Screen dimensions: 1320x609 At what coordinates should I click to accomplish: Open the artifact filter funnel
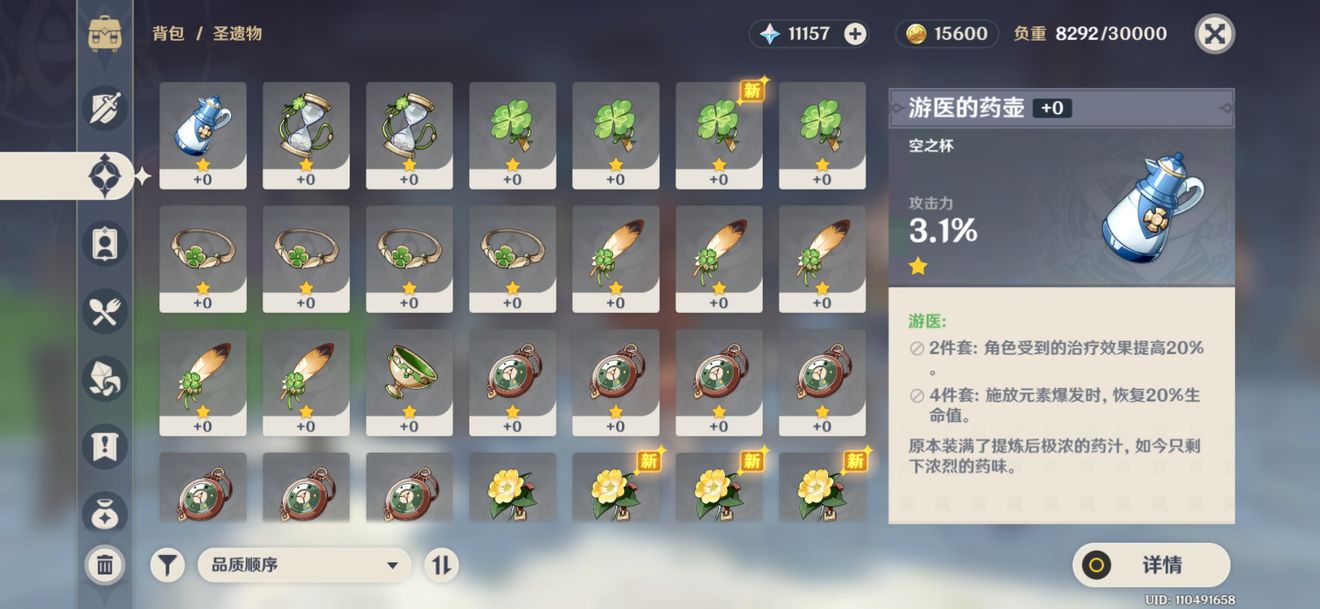click(168, 565)
